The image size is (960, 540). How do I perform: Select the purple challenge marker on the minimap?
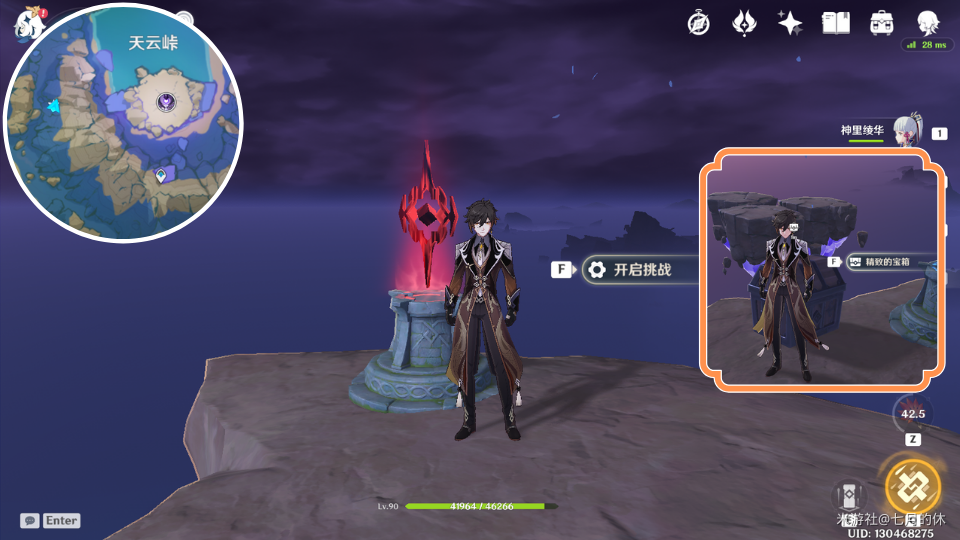coord(166,101)
